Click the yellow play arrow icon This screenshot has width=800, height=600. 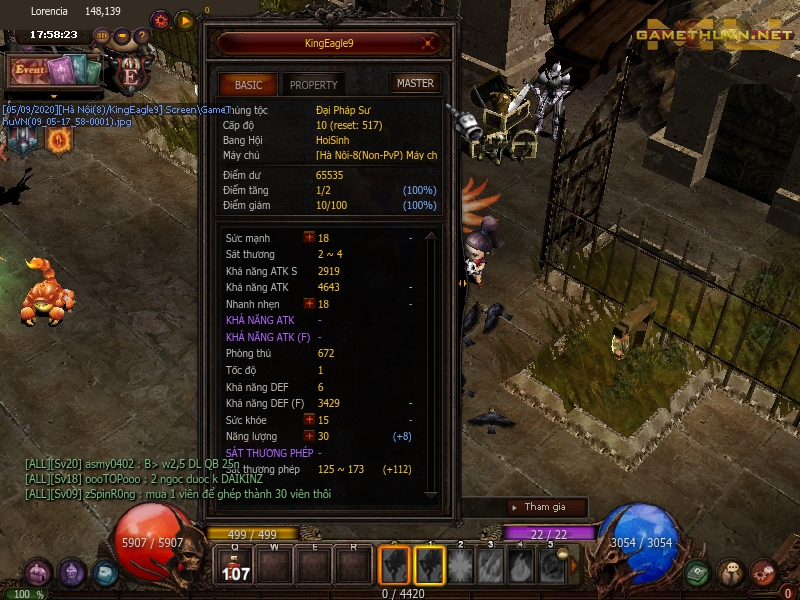click(185, 20)
